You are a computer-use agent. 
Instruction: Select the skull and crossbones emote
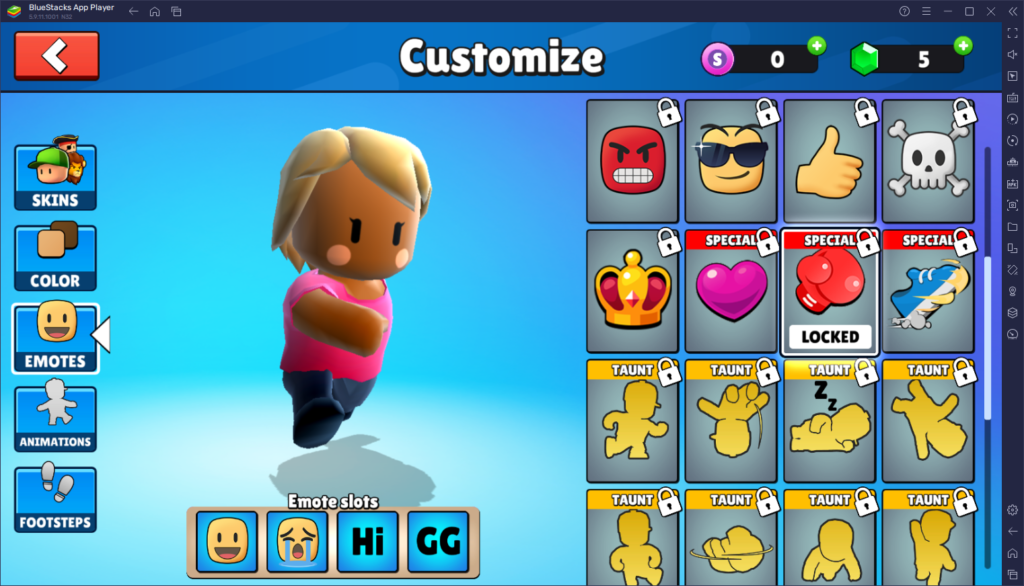(927, 162)
